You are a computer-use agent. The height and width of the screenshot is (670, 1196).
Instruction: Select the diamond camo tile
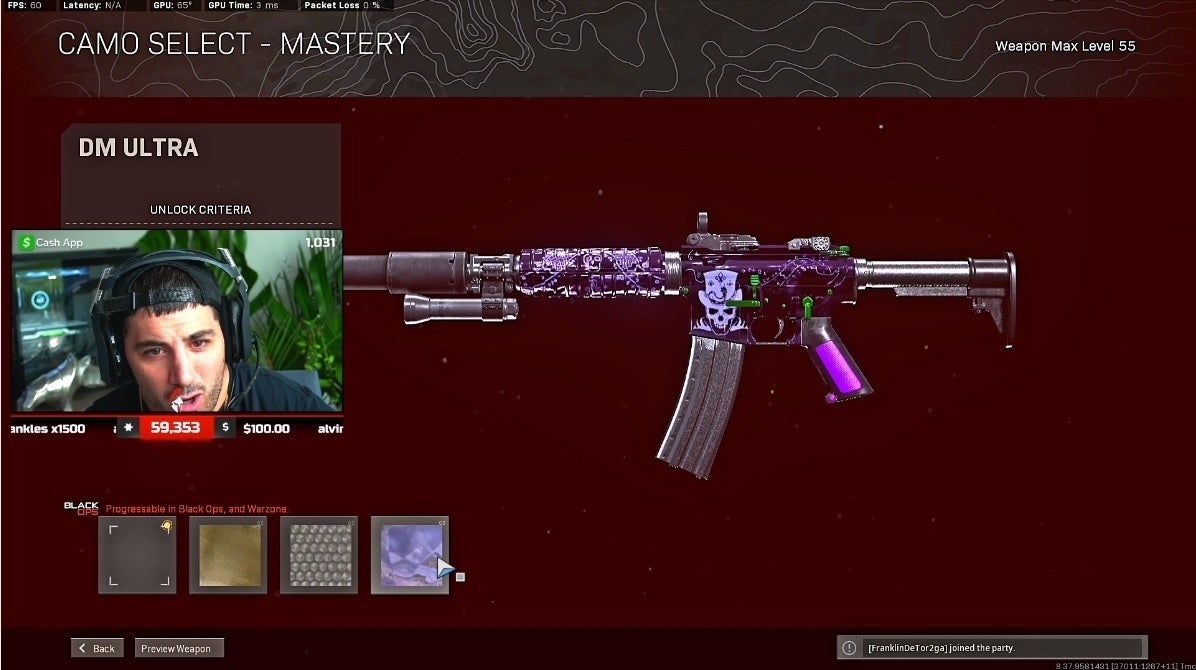319,555
